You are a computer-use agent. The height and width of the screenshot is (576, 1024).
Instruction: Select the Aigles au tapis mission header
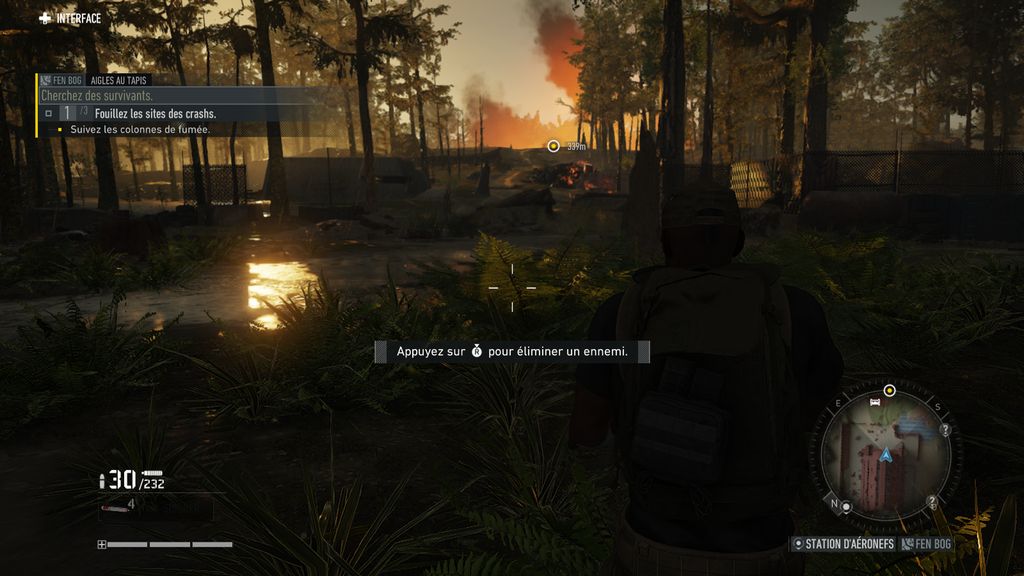tap(118, 79)
